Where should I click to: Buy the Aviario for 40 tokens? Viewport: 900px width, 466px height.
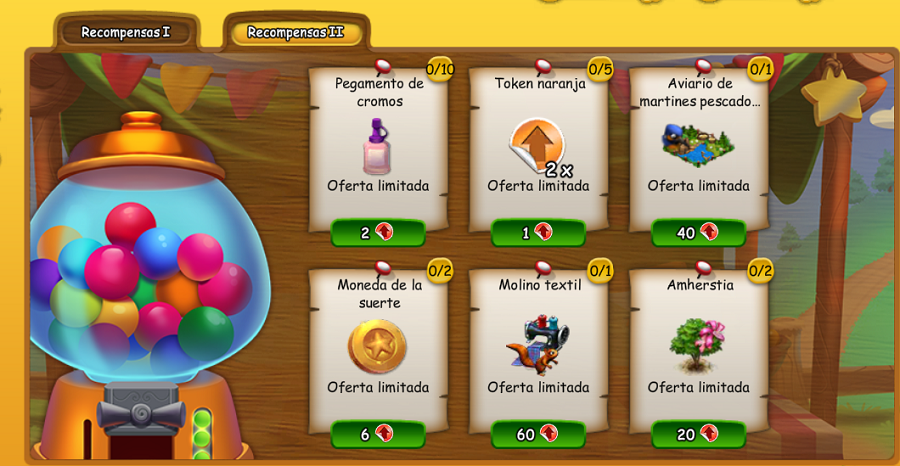(x=698, y=233)
